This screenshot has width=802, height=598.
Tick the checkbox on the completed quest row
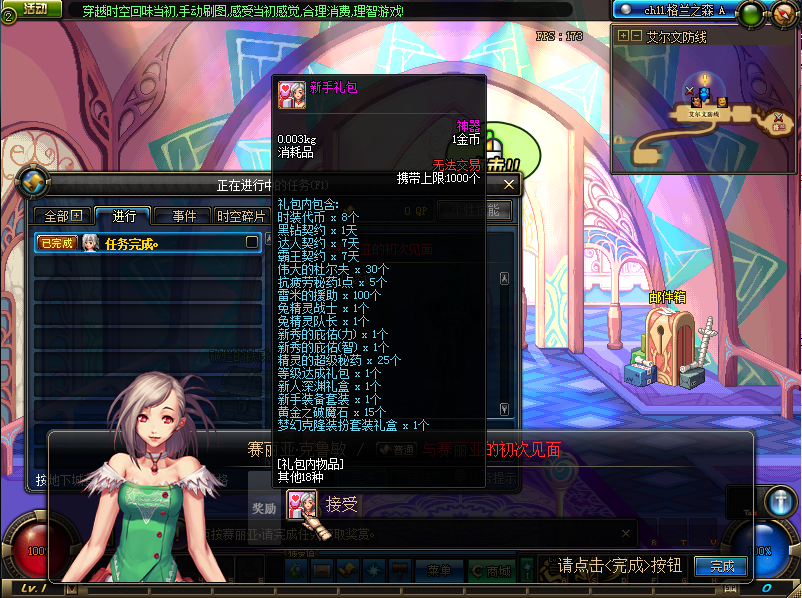[x=252, y=242]
